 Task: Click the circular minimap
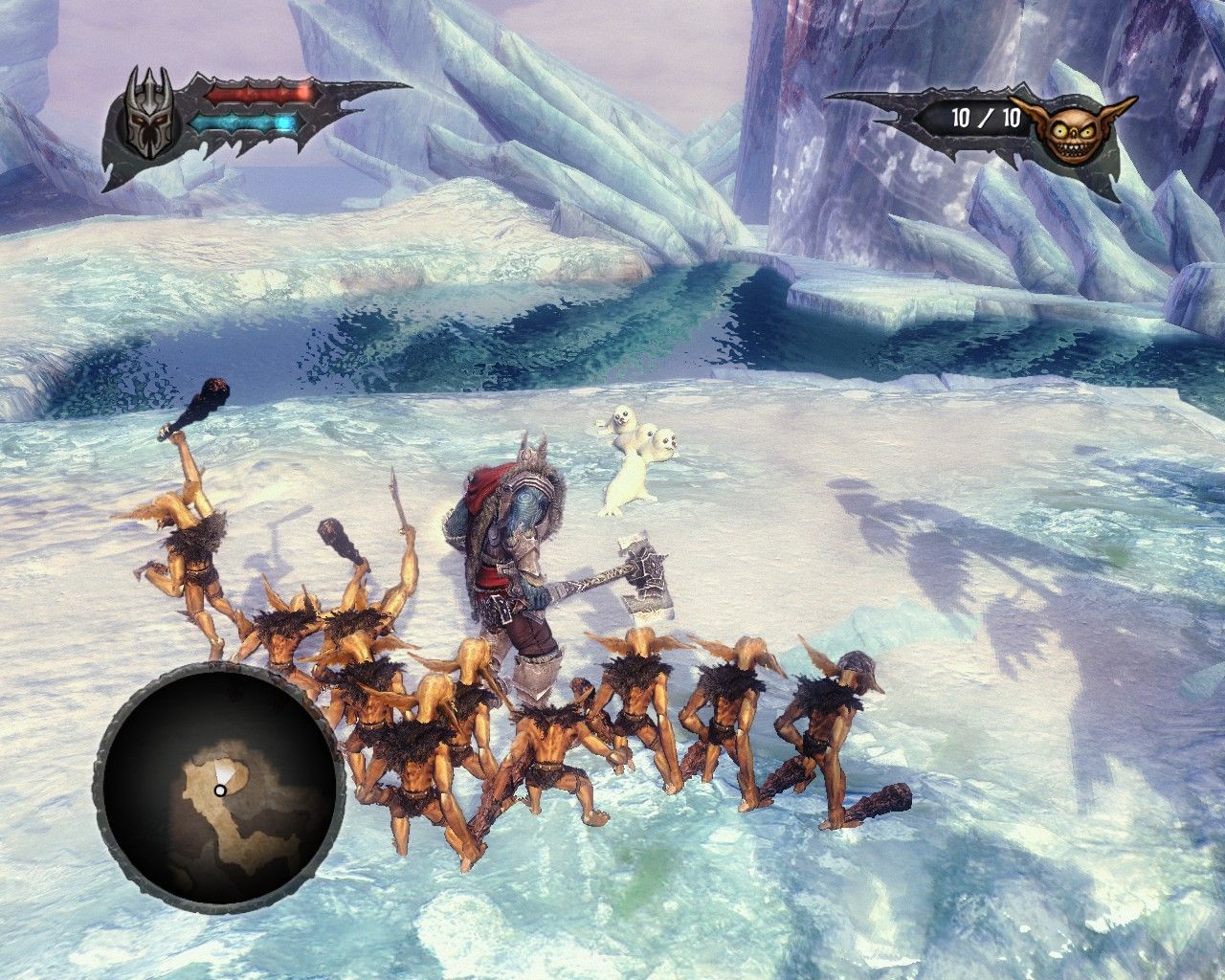219,789
